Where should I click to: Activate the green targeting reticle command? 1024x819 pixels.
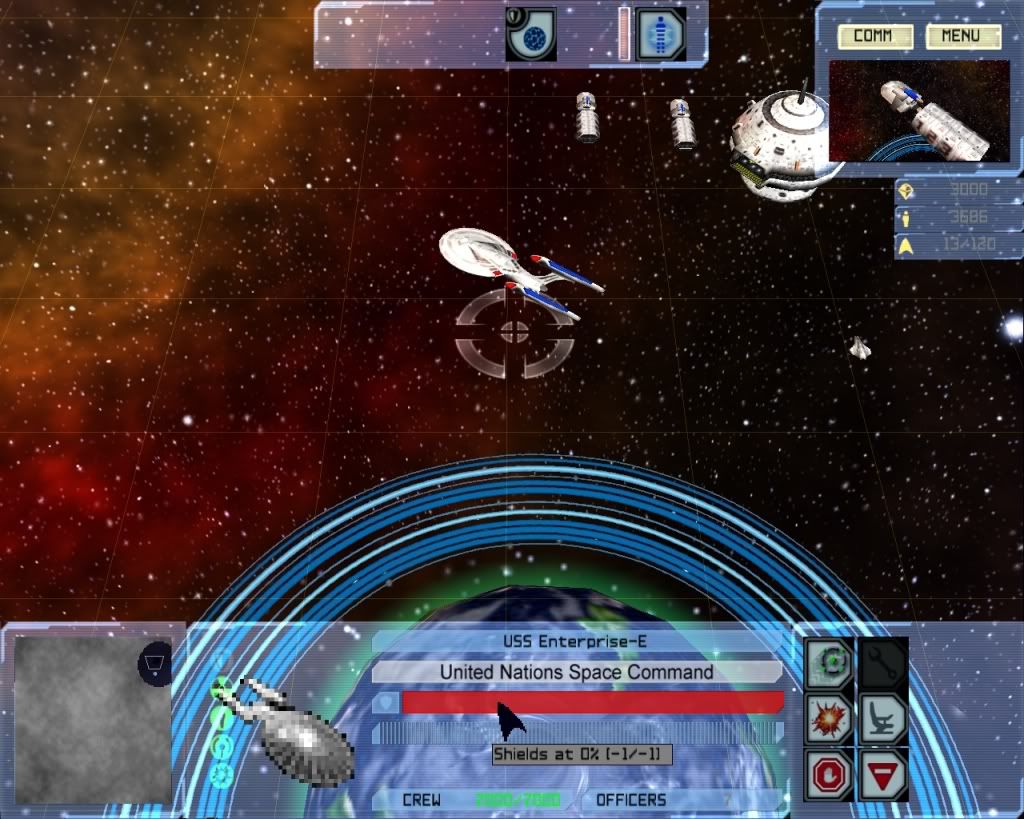(x=830, y=662)
